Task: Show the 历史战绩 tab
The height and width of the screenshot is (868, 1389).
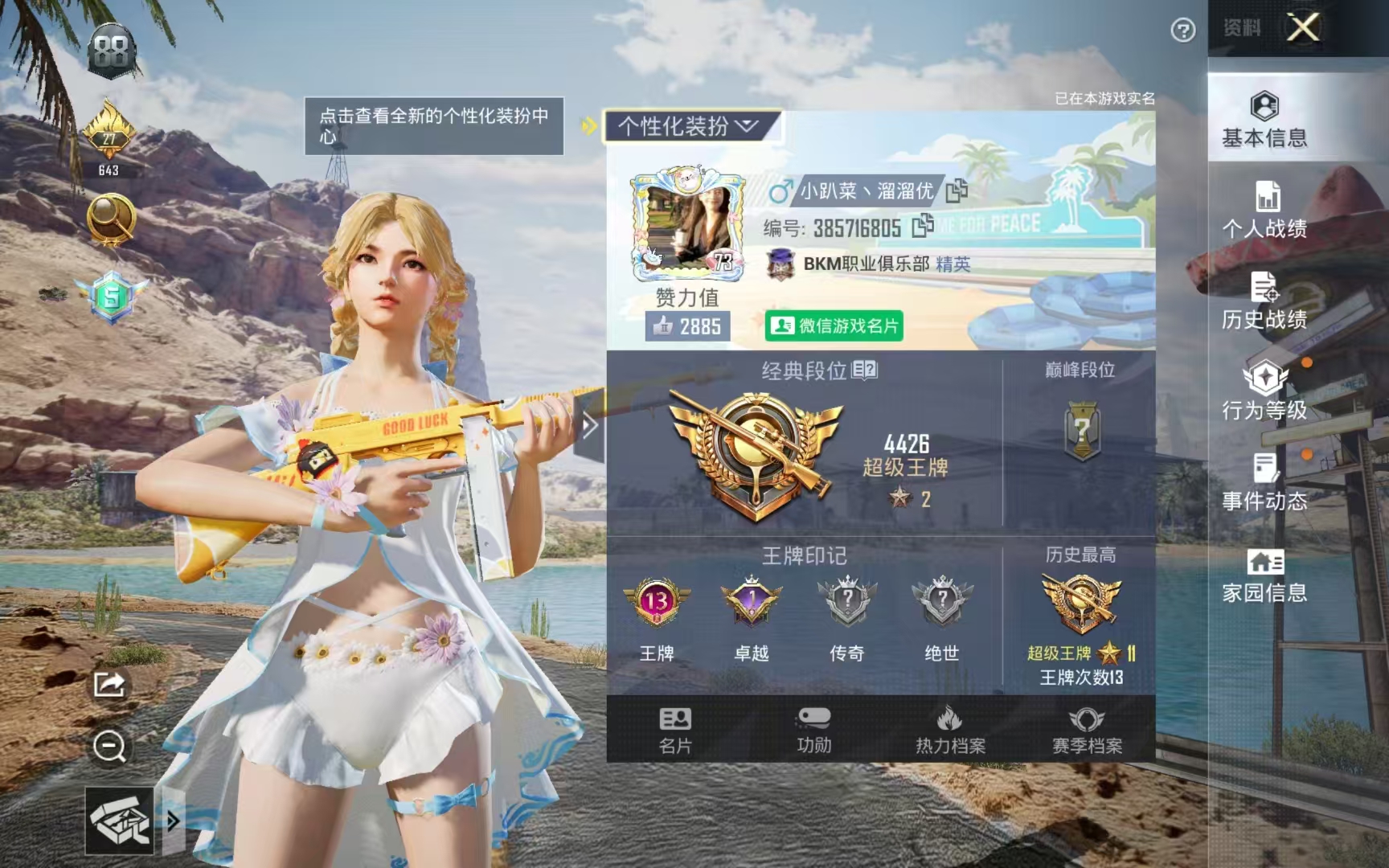Action: click(1264, 301)
